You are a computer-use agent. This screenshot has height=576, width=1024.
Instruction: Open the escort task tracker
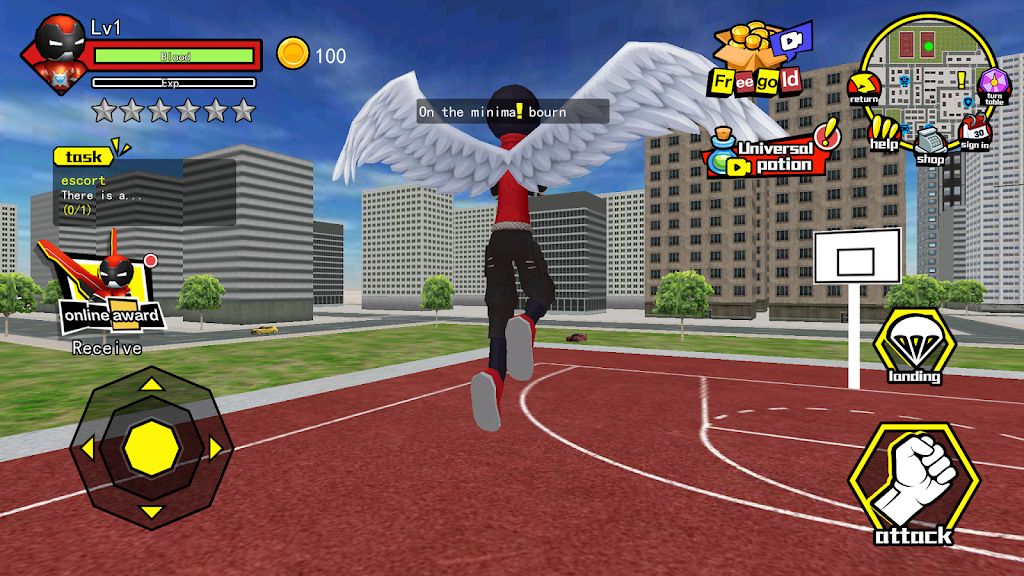145,190
